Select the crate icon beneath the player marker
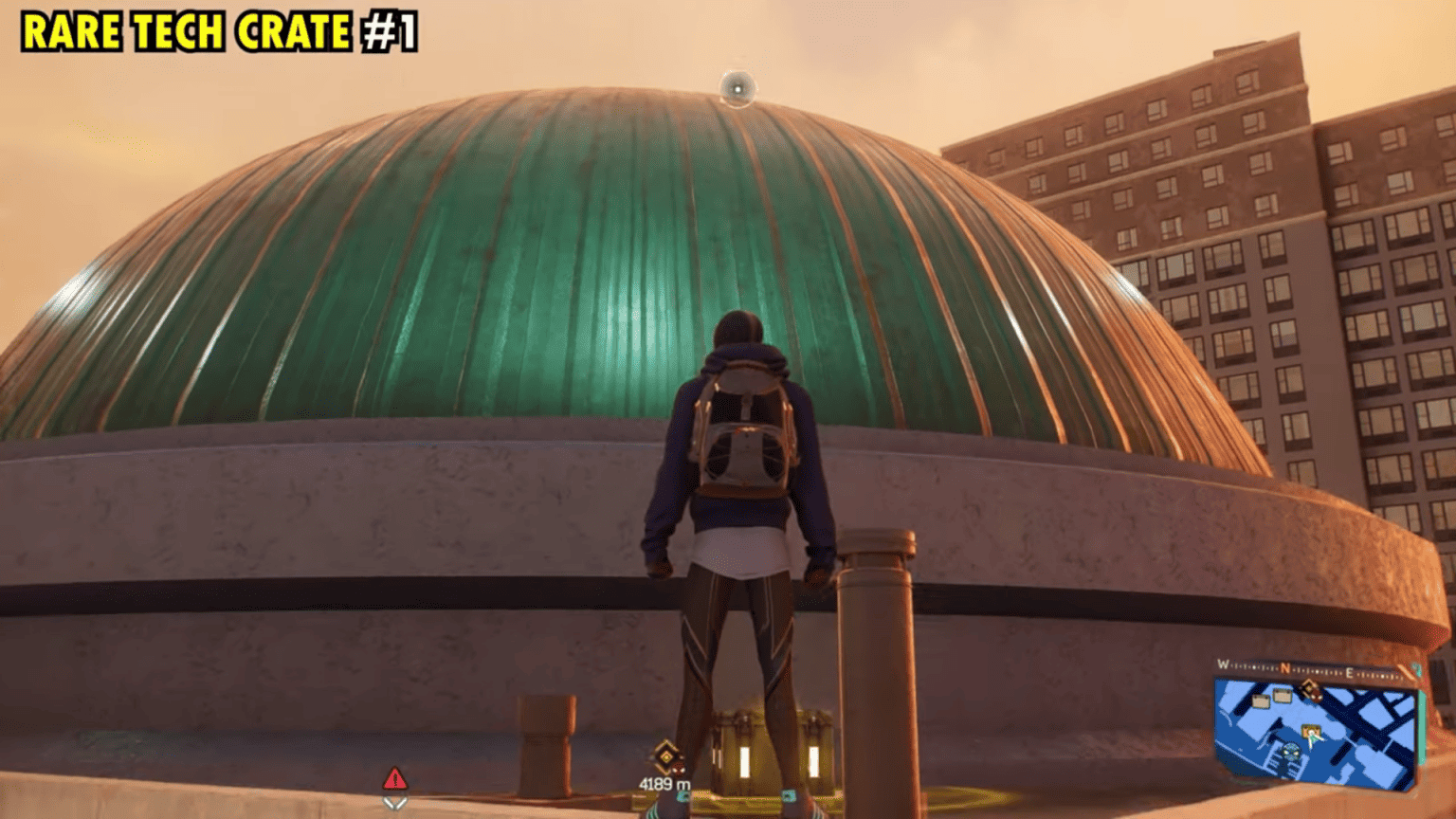 point(1311,730)
